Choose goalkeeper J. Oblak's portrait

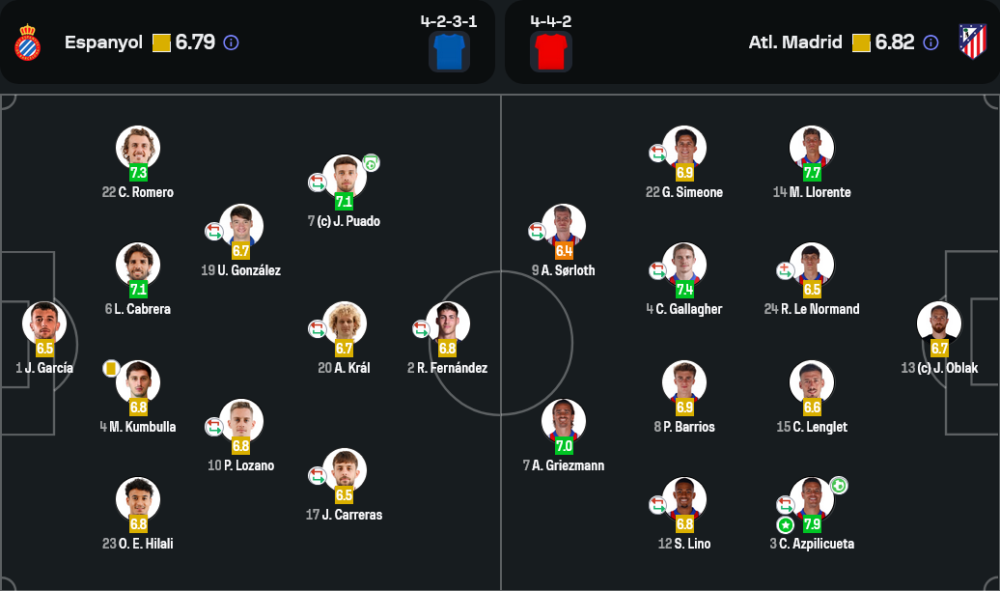pos(939,324)
